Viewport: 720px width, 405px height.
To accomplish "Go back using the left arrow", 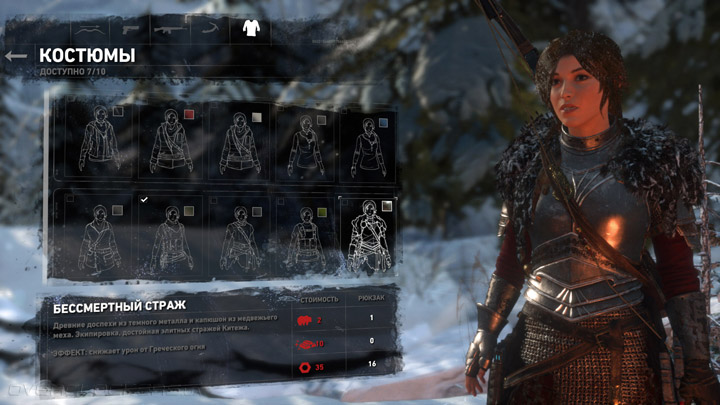I will point(15,56).
